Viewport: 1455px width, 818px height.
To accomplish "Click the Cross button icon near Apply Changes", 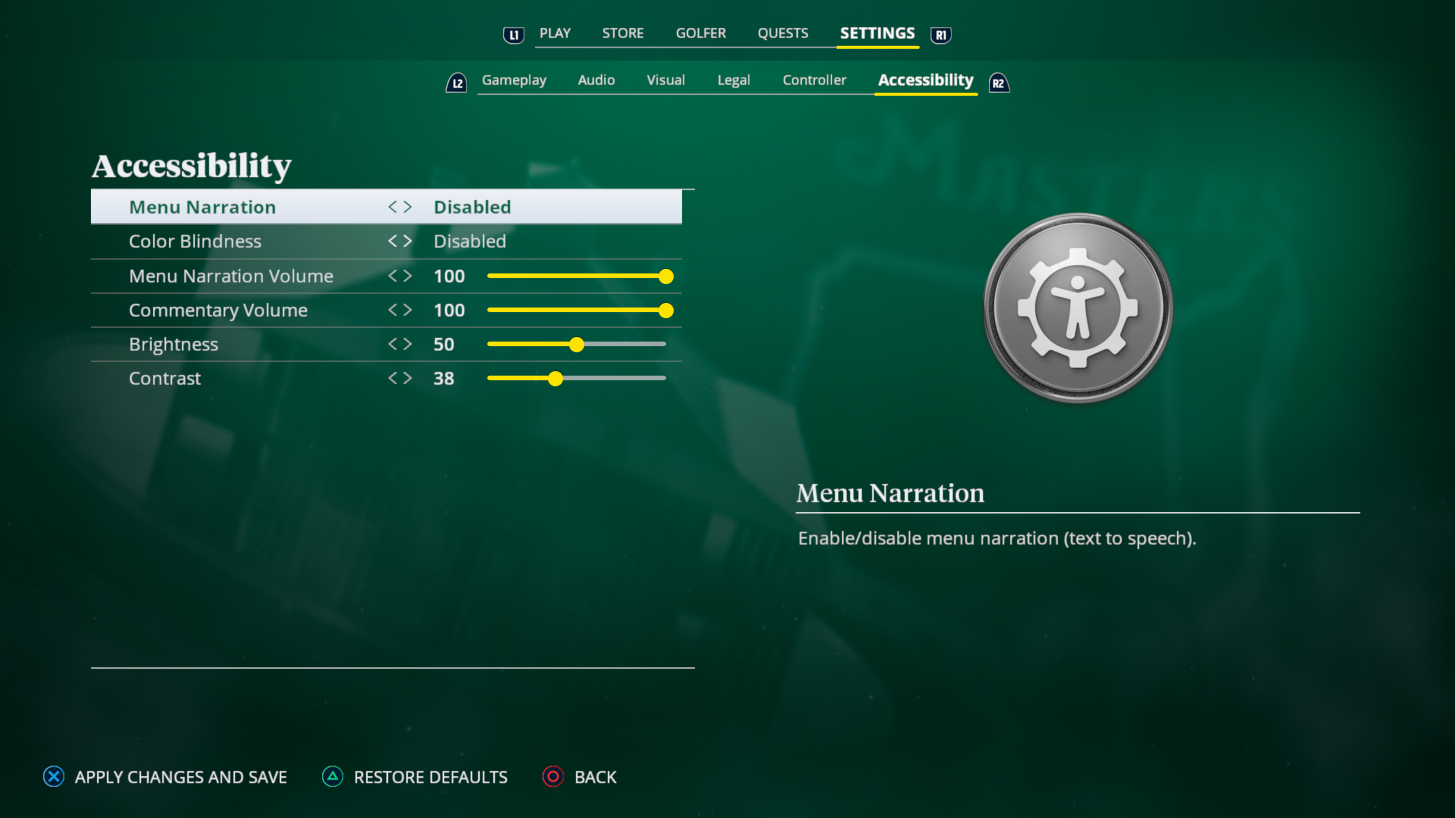I will 53,776.
